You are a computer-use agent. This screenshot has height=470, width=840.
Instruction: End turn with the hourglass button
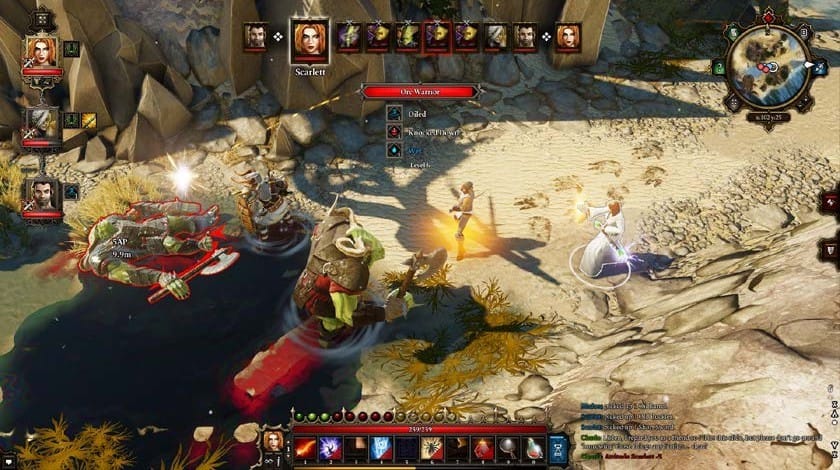coord(559,447)
